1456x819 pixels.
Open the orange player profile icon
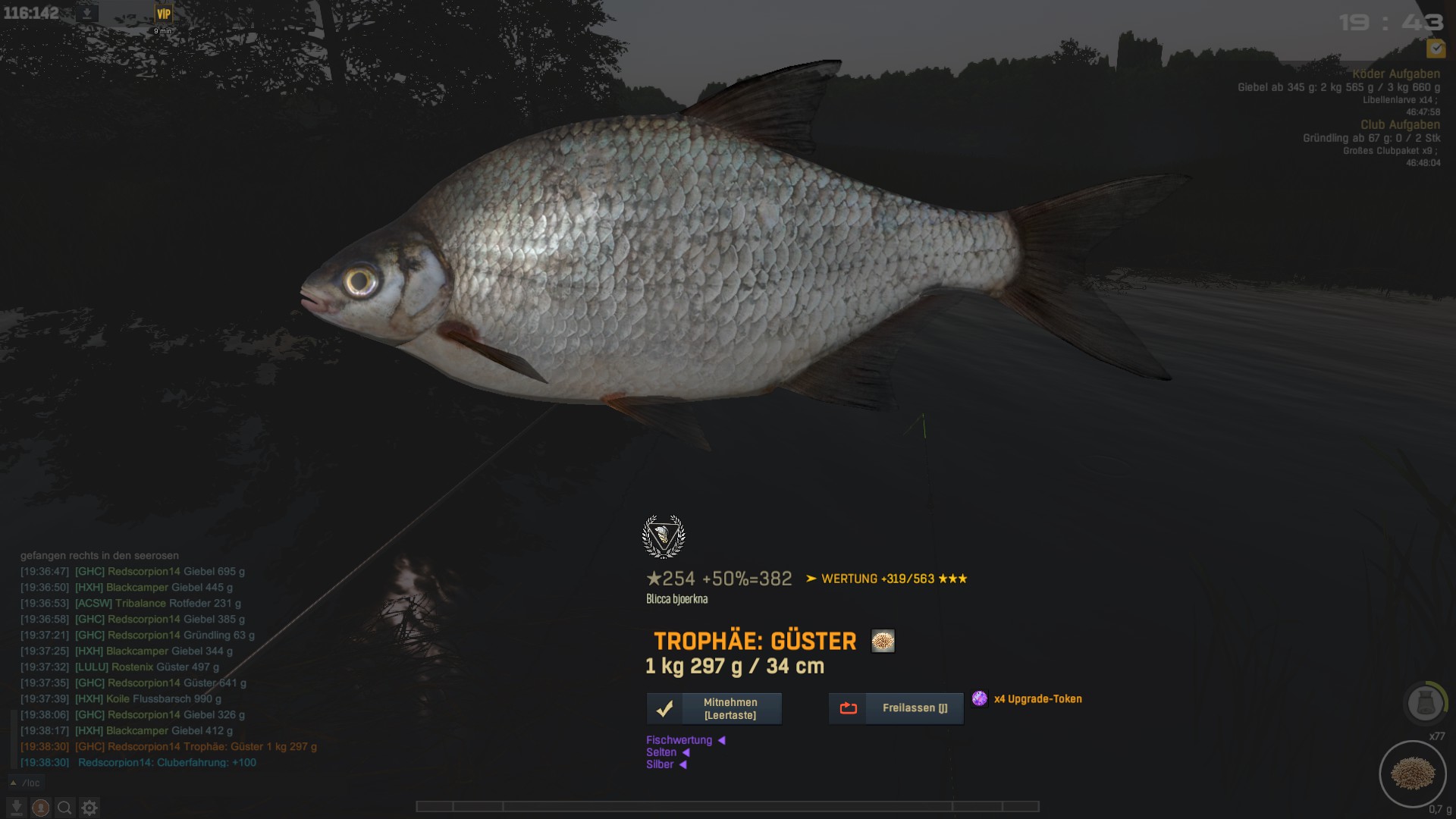[41, 808]
